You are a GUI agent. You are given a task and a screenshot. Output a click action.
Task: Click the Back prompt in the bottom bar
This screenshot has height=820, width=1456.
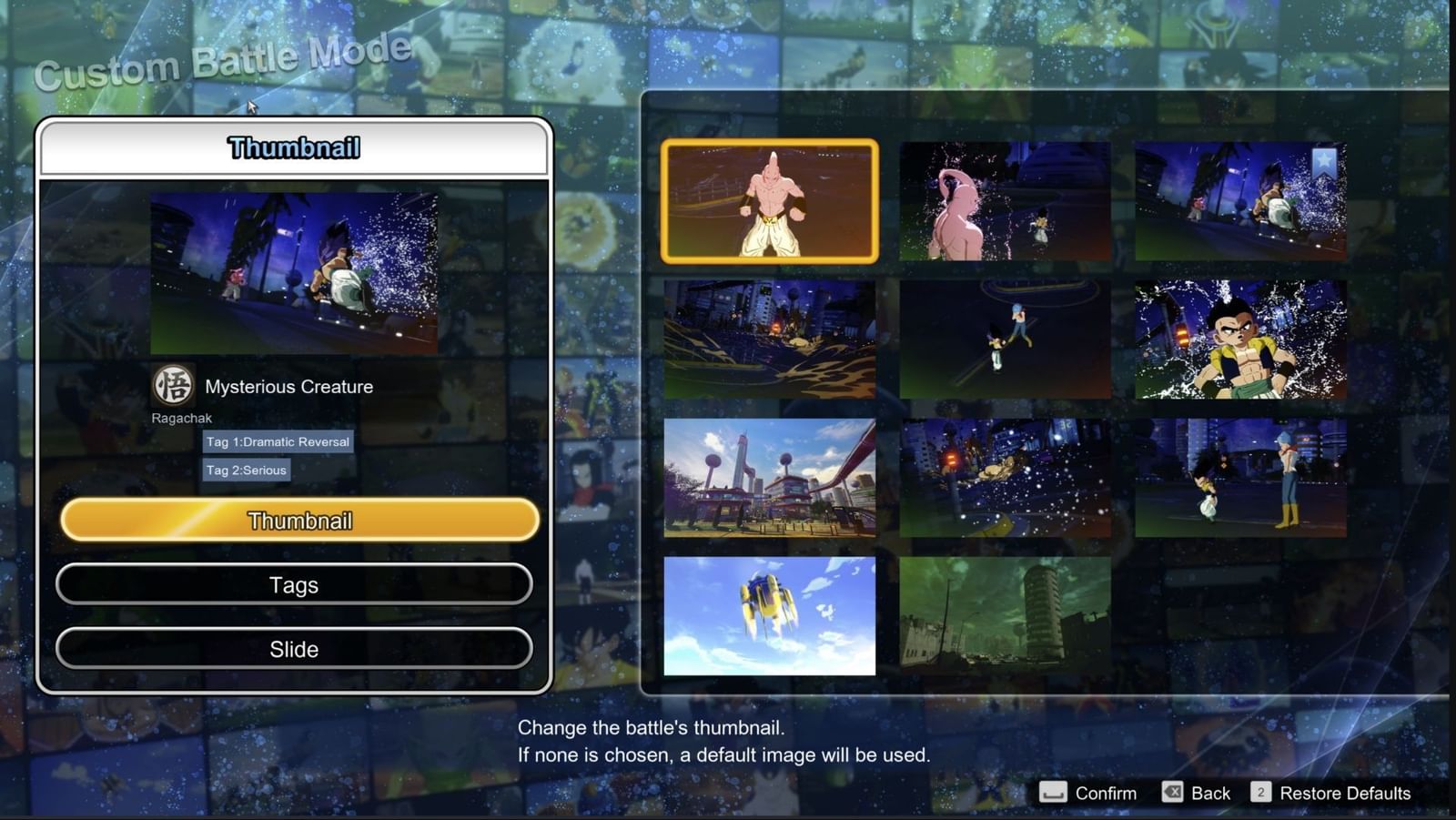coord(1211,793)
